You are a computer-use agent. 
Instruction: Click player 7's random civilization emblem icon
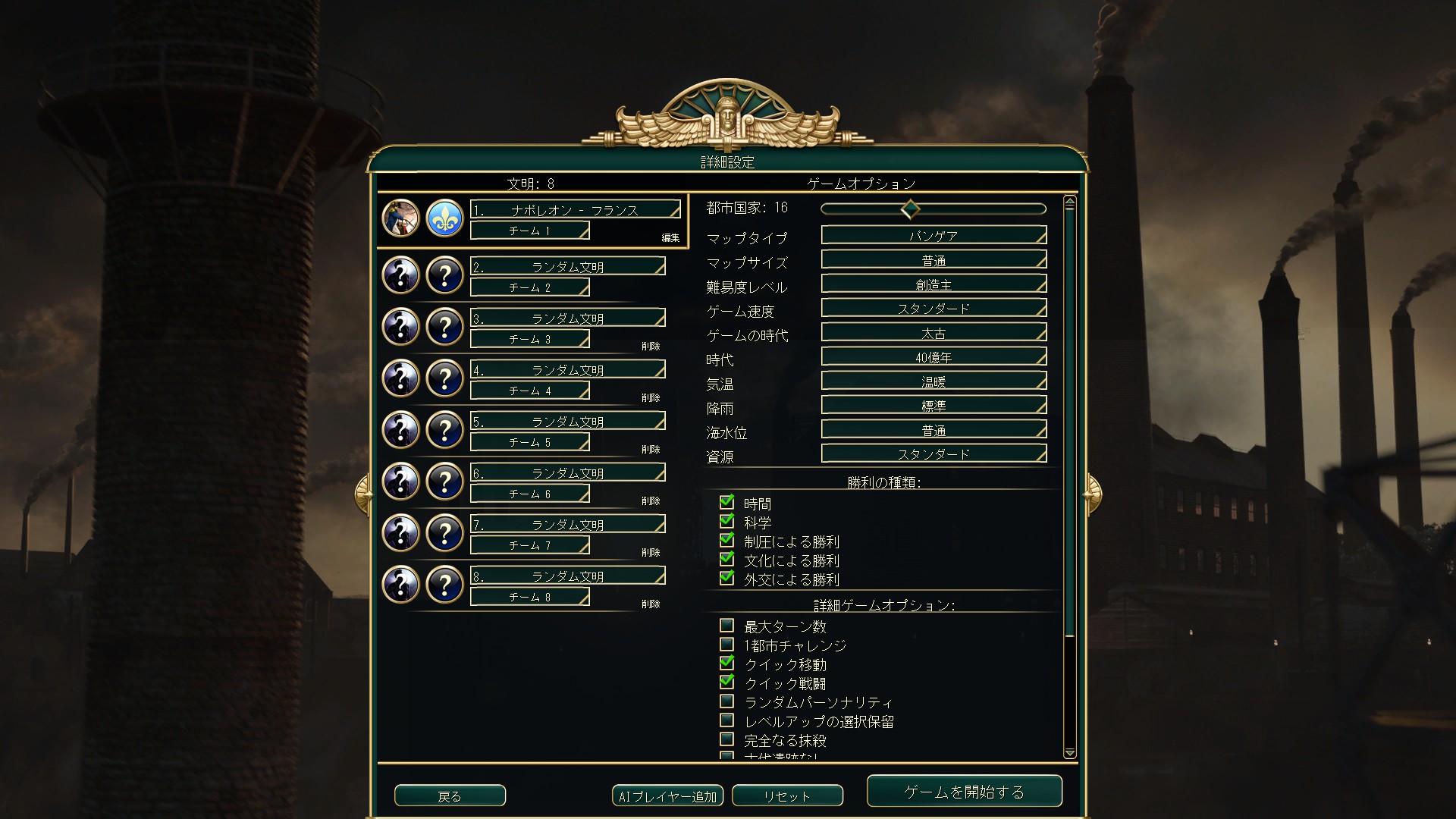[x=444, y=533]
